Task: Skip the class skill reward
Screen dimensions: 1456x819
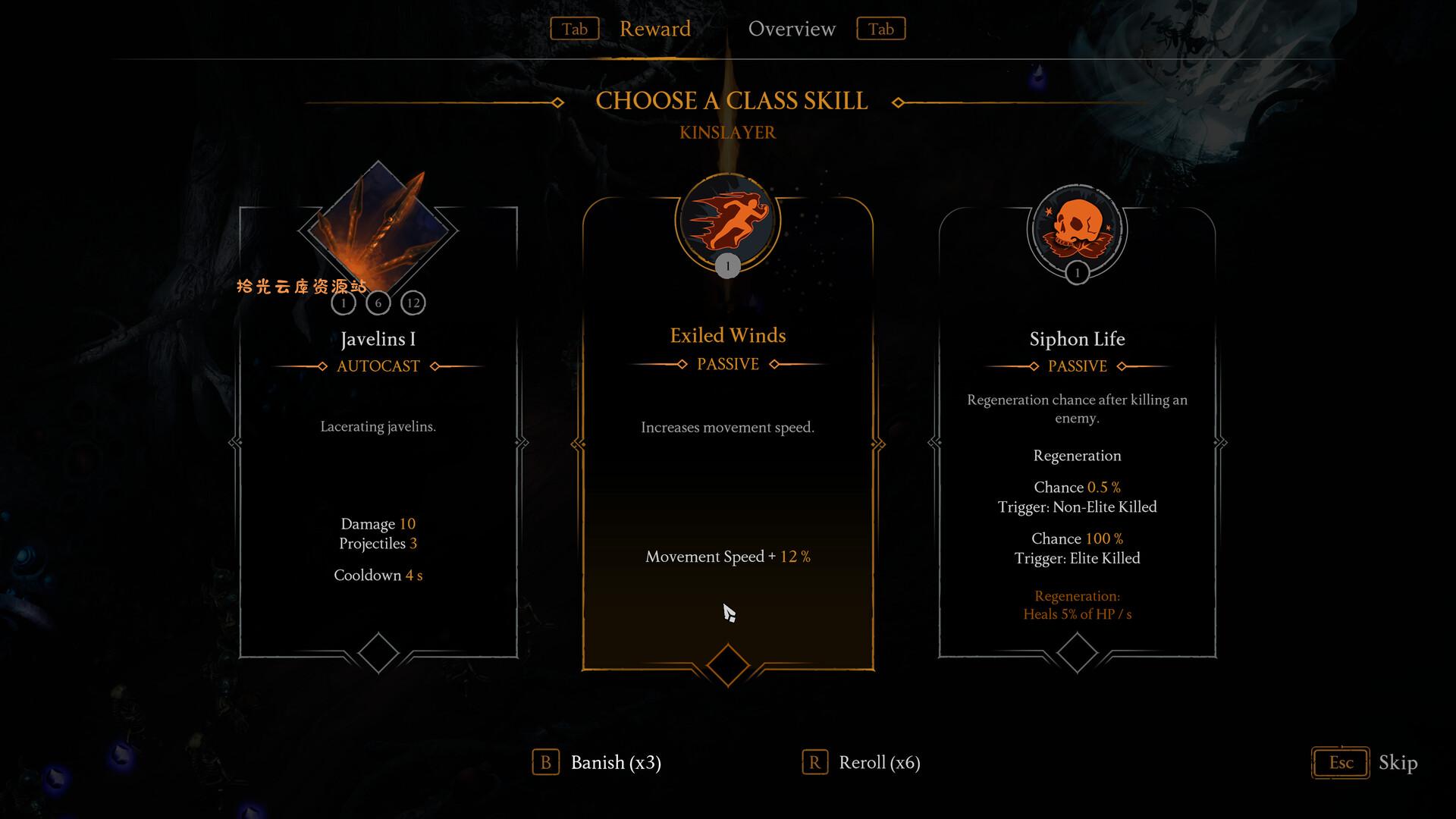Action: pos(1399,764)
